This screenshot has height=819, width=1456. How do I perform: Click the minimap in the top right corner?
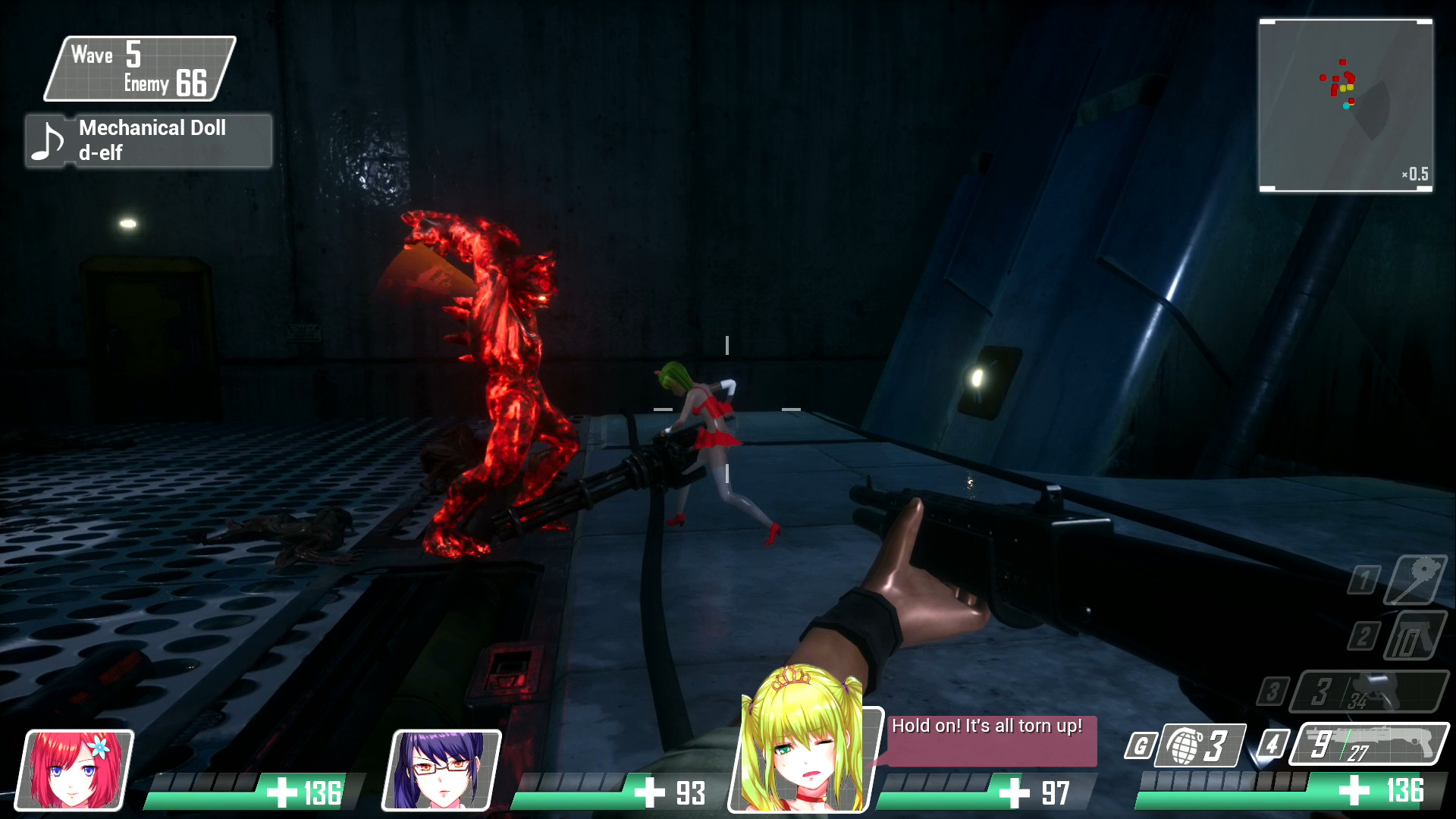click(x=1346, y=104)
